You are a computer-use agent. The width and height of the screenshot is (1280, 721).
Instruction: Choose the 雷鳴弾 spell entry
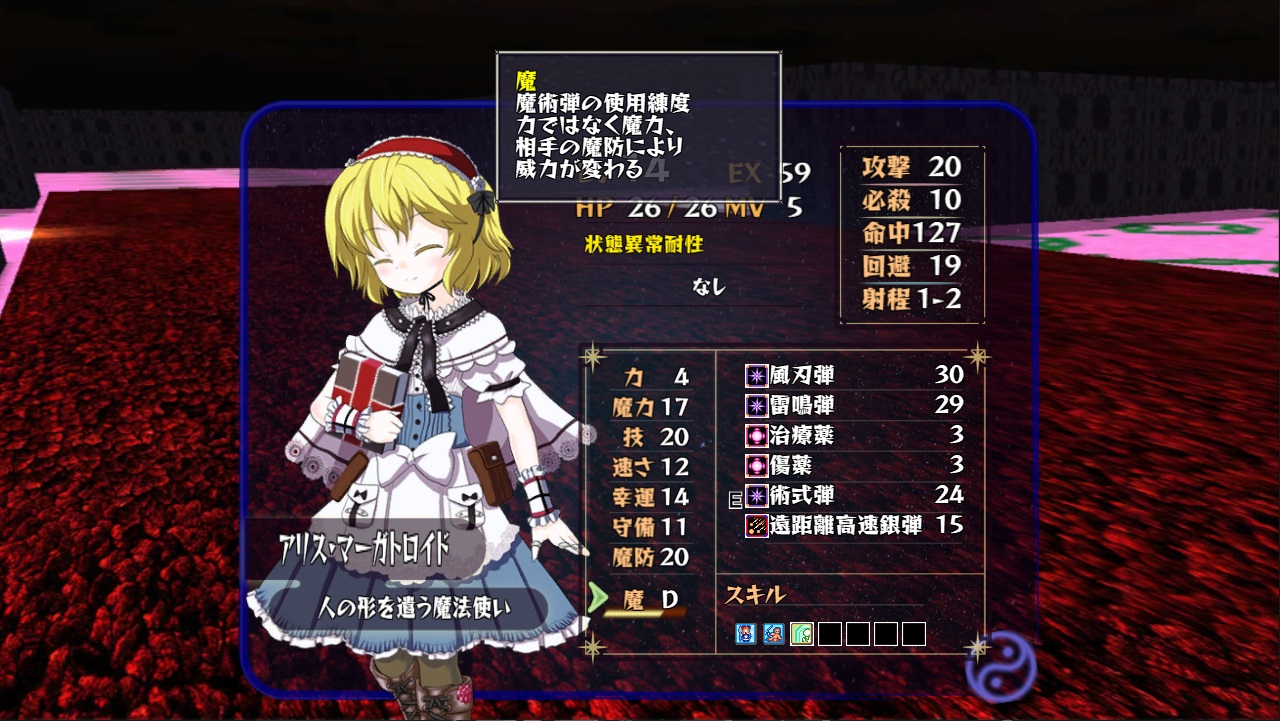[853, 405]
